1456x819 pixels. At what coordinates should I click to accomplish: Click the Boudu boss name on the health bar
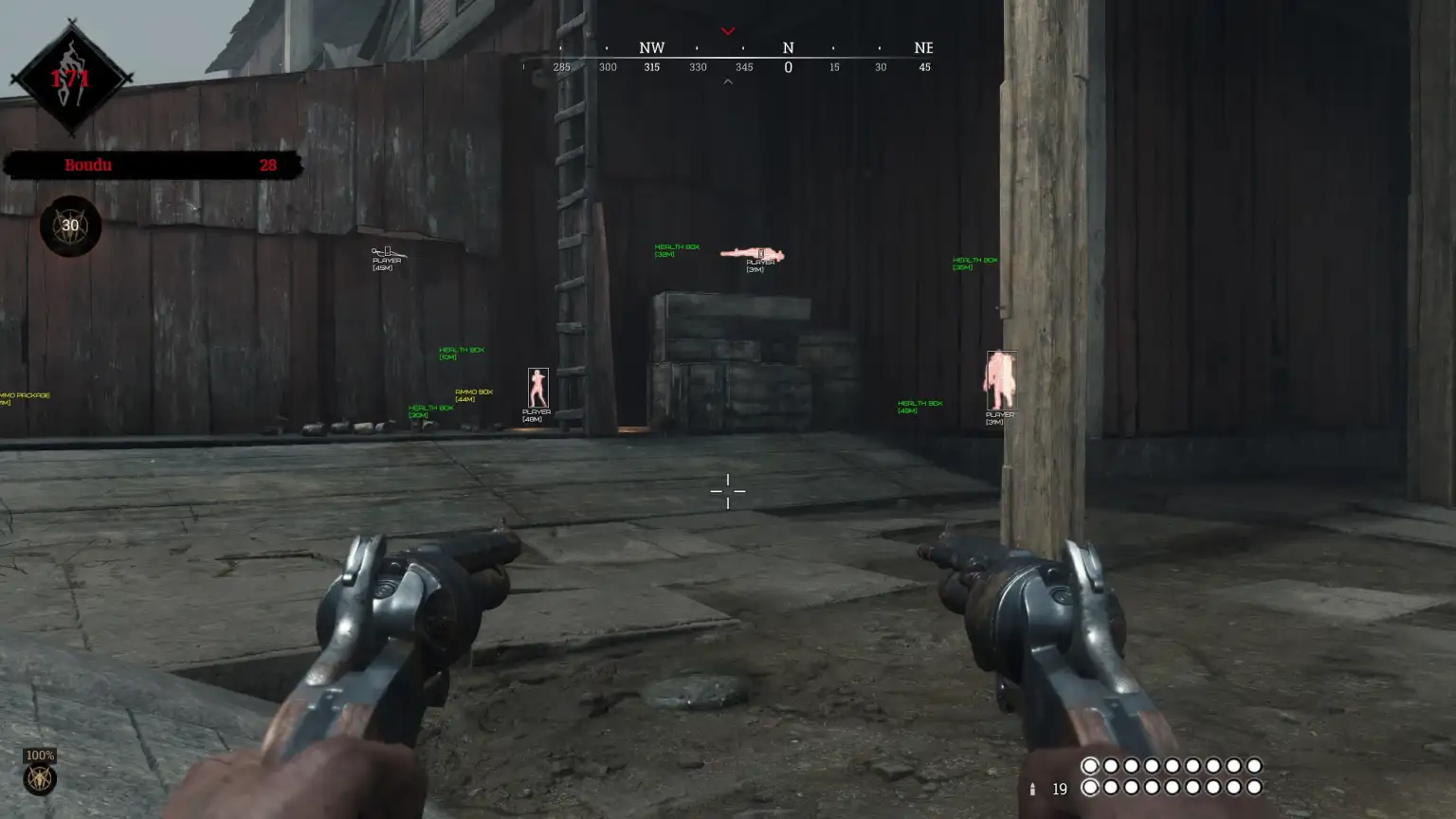pyautogui.click(x=88, y=164)
